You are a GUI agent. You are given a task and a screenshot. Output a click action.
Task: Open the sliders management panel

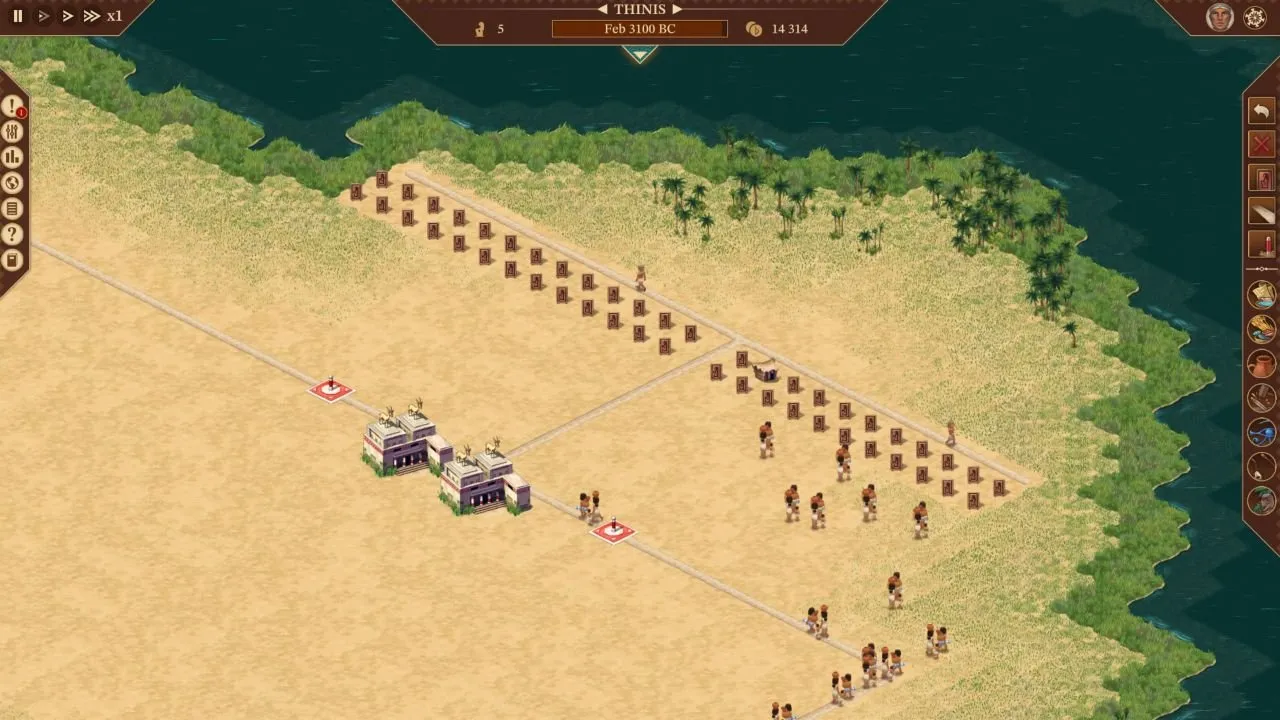[13, 132]
